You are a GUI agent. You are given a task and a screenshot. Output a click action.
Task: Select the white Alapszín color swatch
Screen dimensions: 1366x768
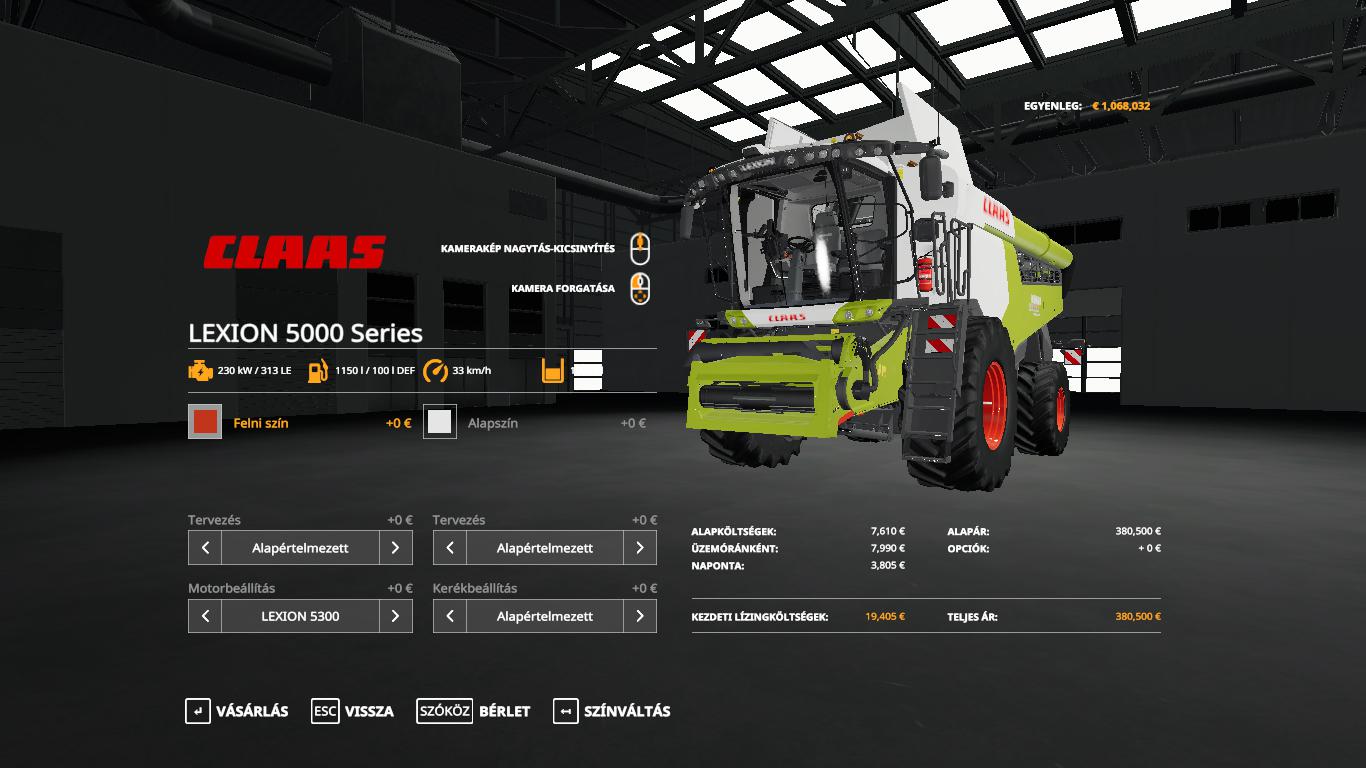(440, 422)
